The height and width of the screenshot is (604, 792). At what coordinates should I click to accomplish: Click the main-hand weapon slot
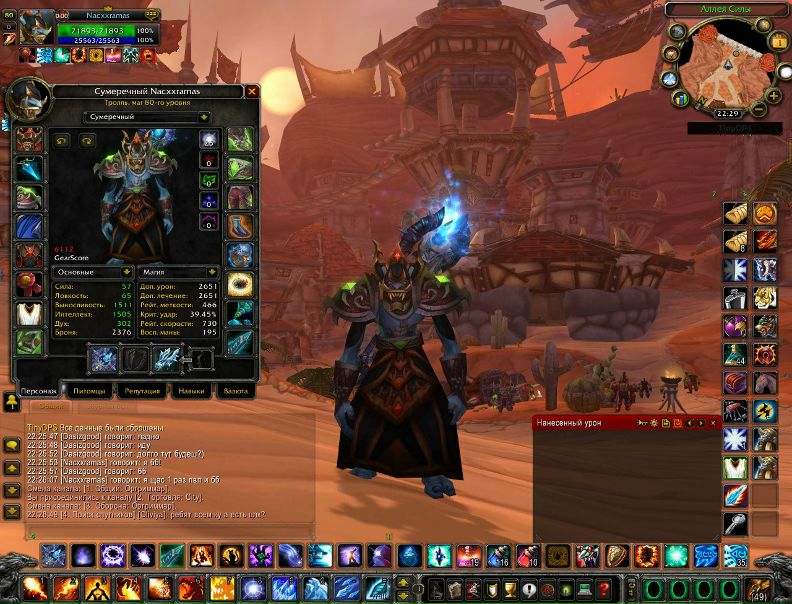pos(104,359)
